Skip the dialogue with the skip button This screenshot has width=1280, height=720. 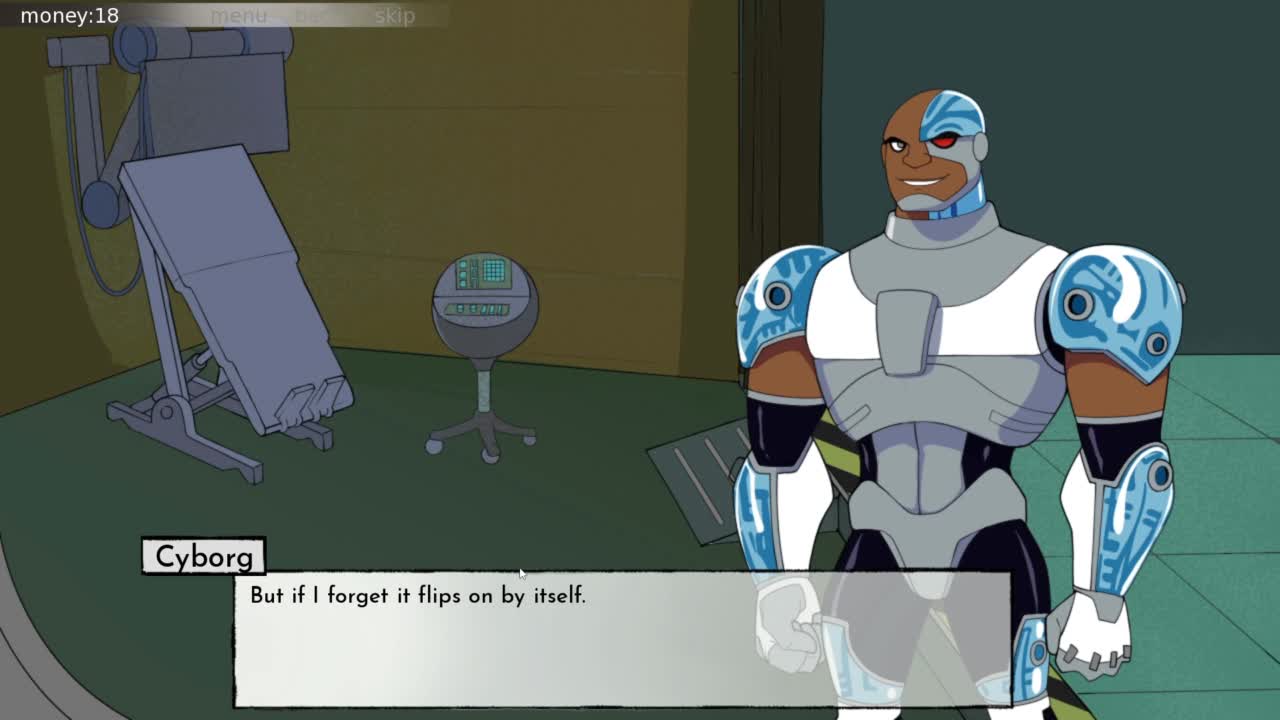coord(394,16)
